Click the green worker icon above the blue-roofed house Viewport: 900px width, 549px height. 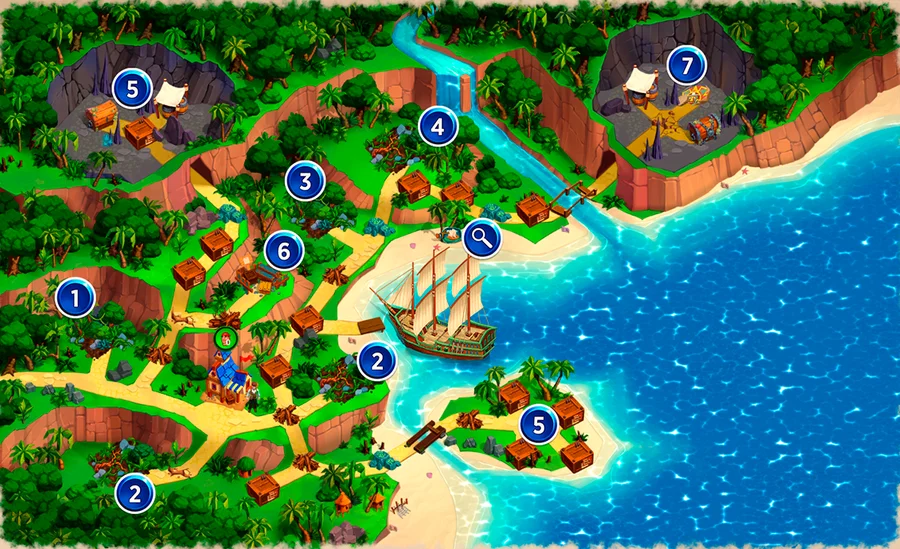(x=226, y=340)
